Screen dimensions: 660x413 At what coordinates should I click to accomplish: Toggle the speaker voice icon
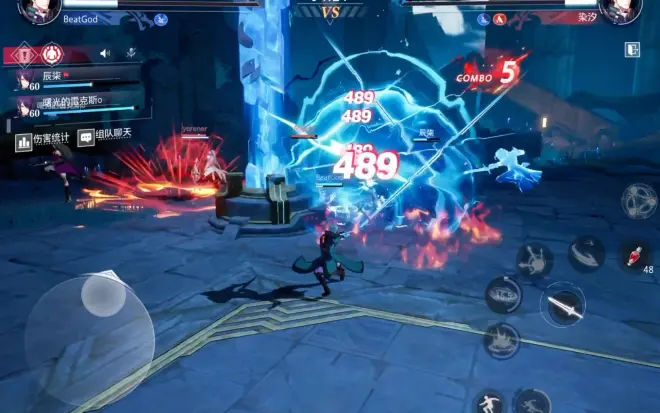[x=104, y=54]
